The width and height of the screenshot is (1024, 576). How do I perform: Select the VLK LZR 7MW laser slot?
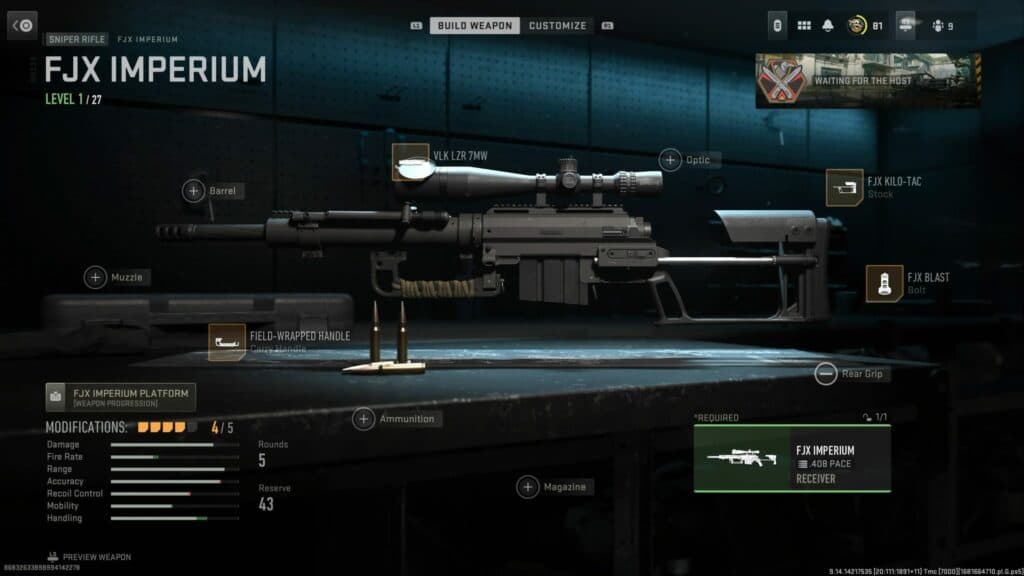[410, 162]
